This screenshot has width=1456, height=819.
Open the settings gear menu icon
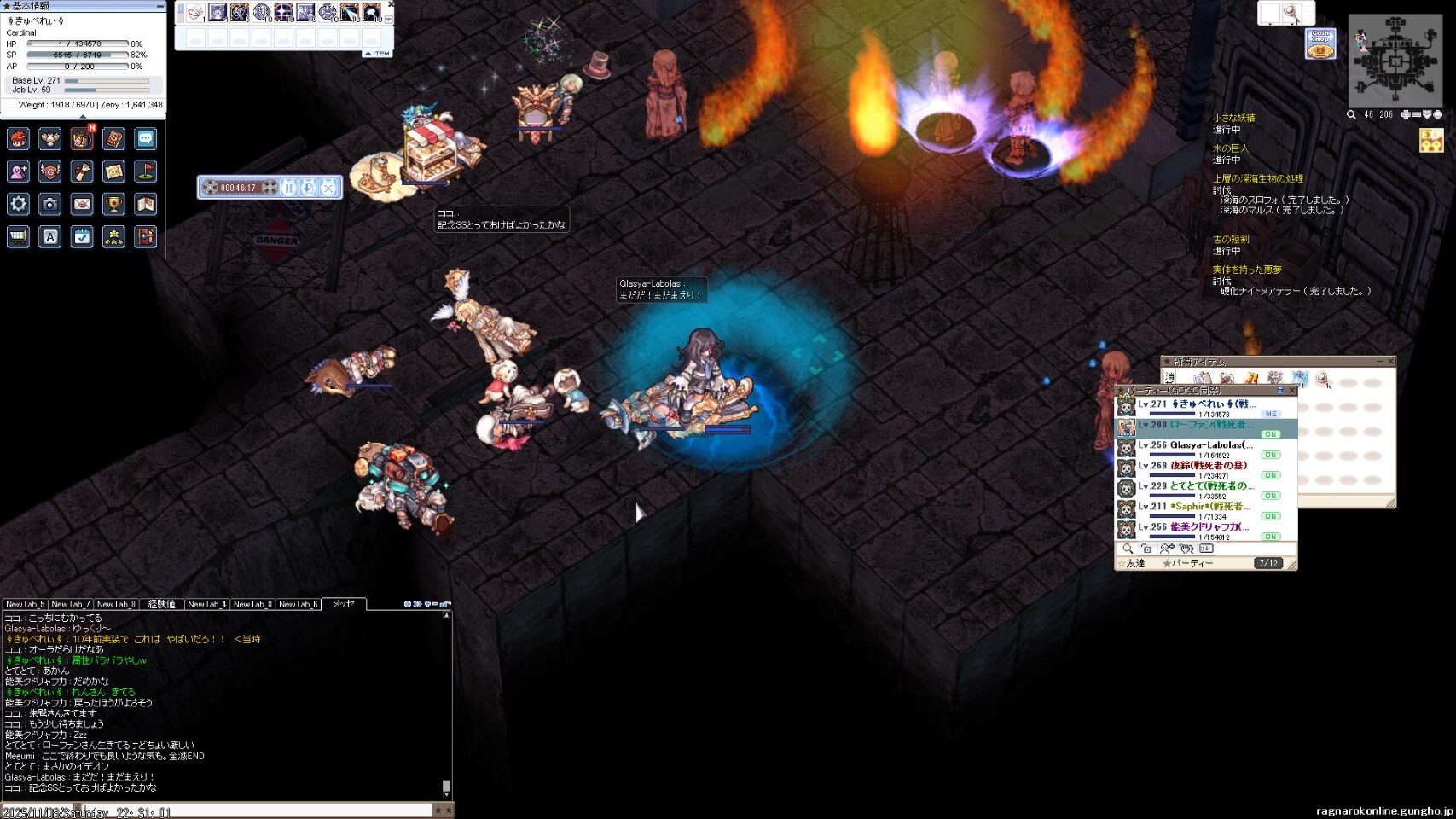[19, 204]
